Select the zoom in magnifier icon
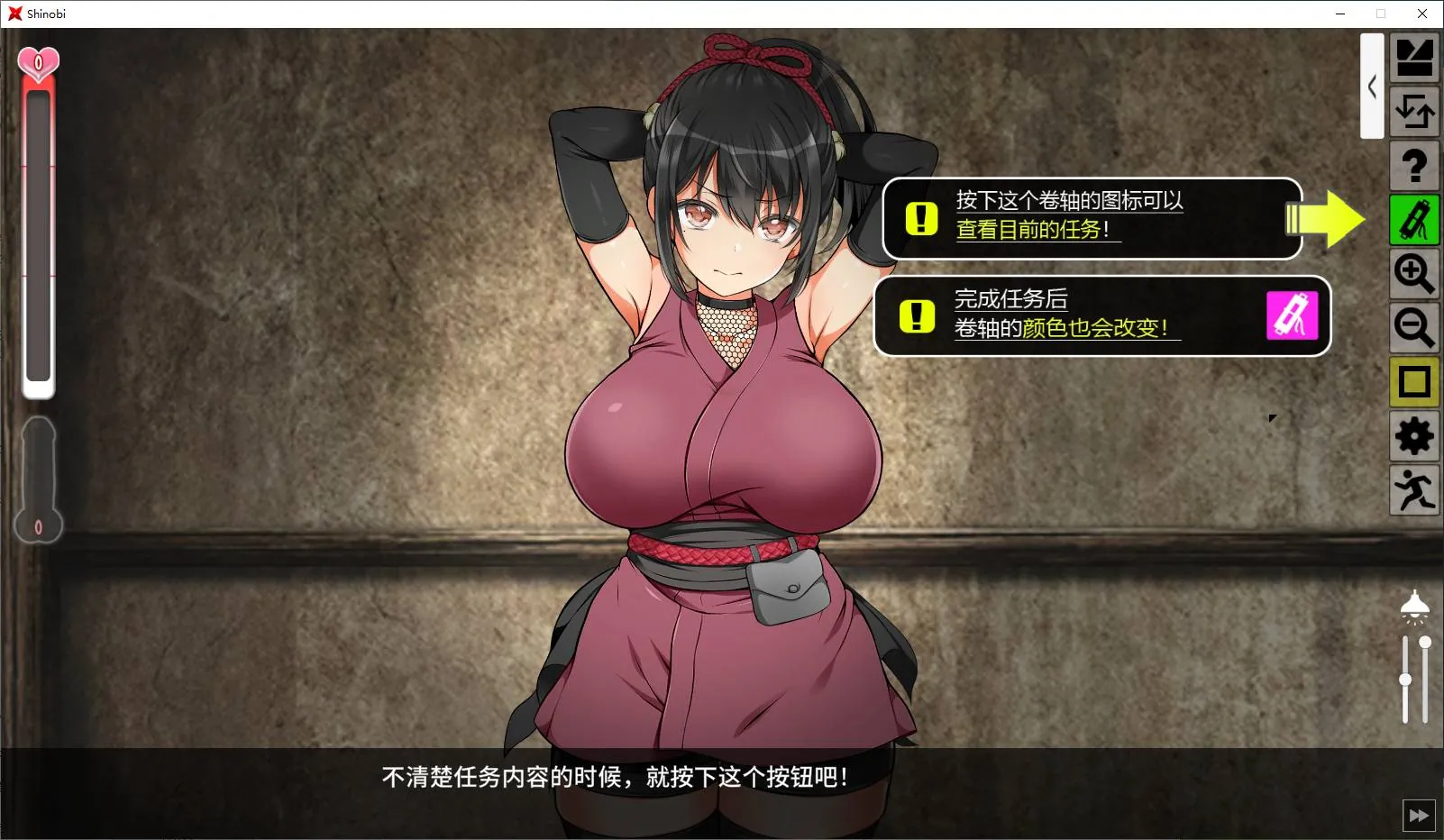1444x840 pixels. pyautogui.click(x=1414, y=274)
